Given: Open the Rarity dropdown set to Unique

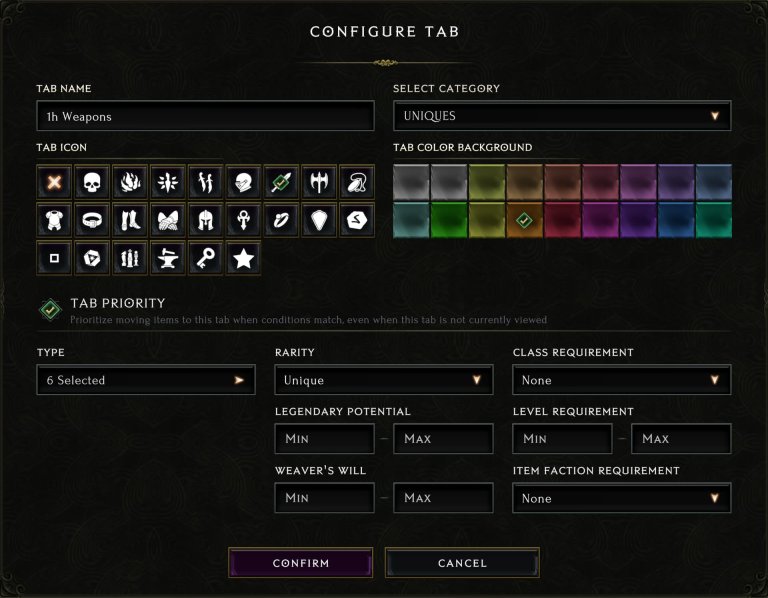Looking at the screenshot, I should pos(384,380).
